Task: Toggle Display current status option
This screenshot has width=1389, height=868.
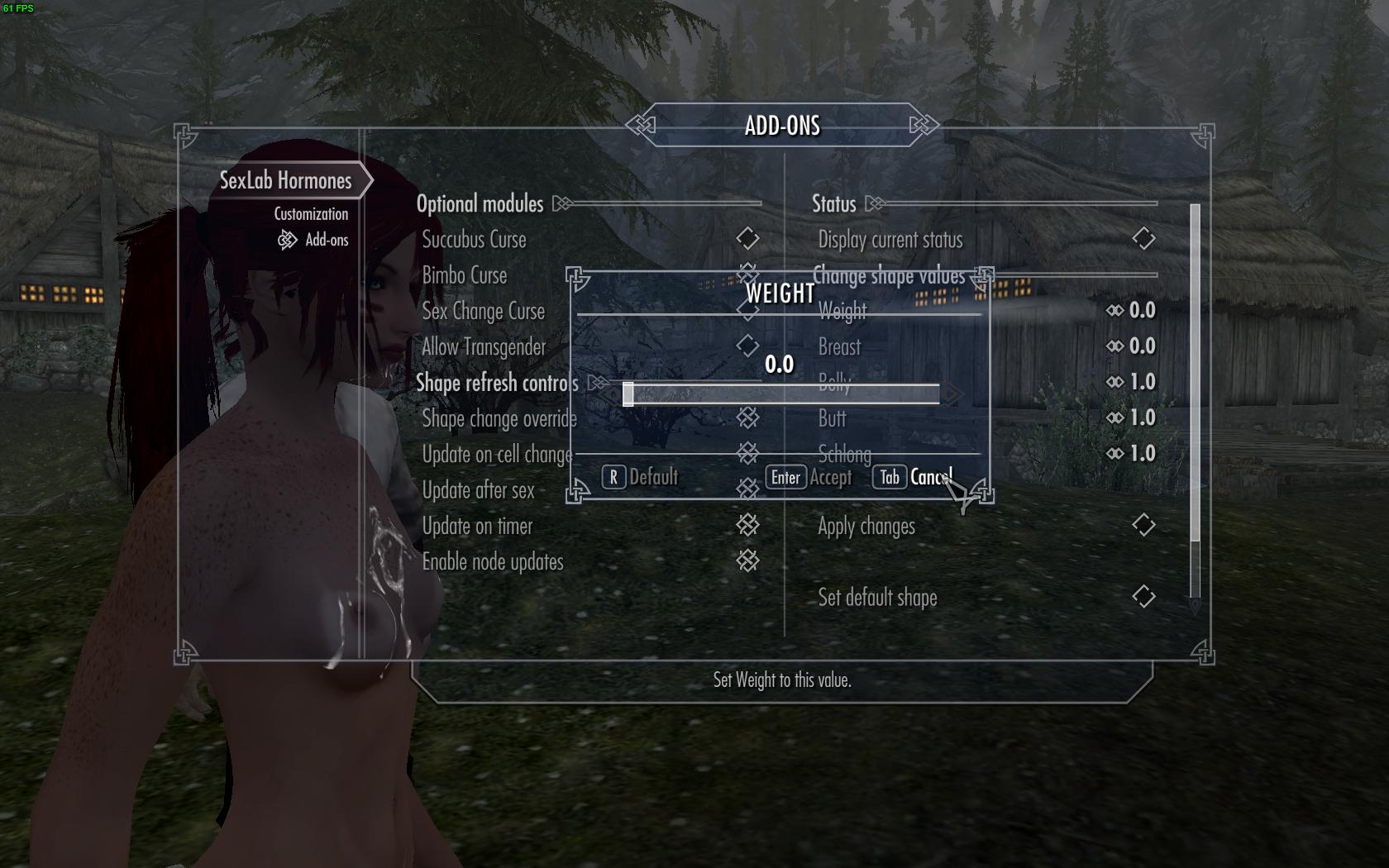Action: [x=1143, y=239]
